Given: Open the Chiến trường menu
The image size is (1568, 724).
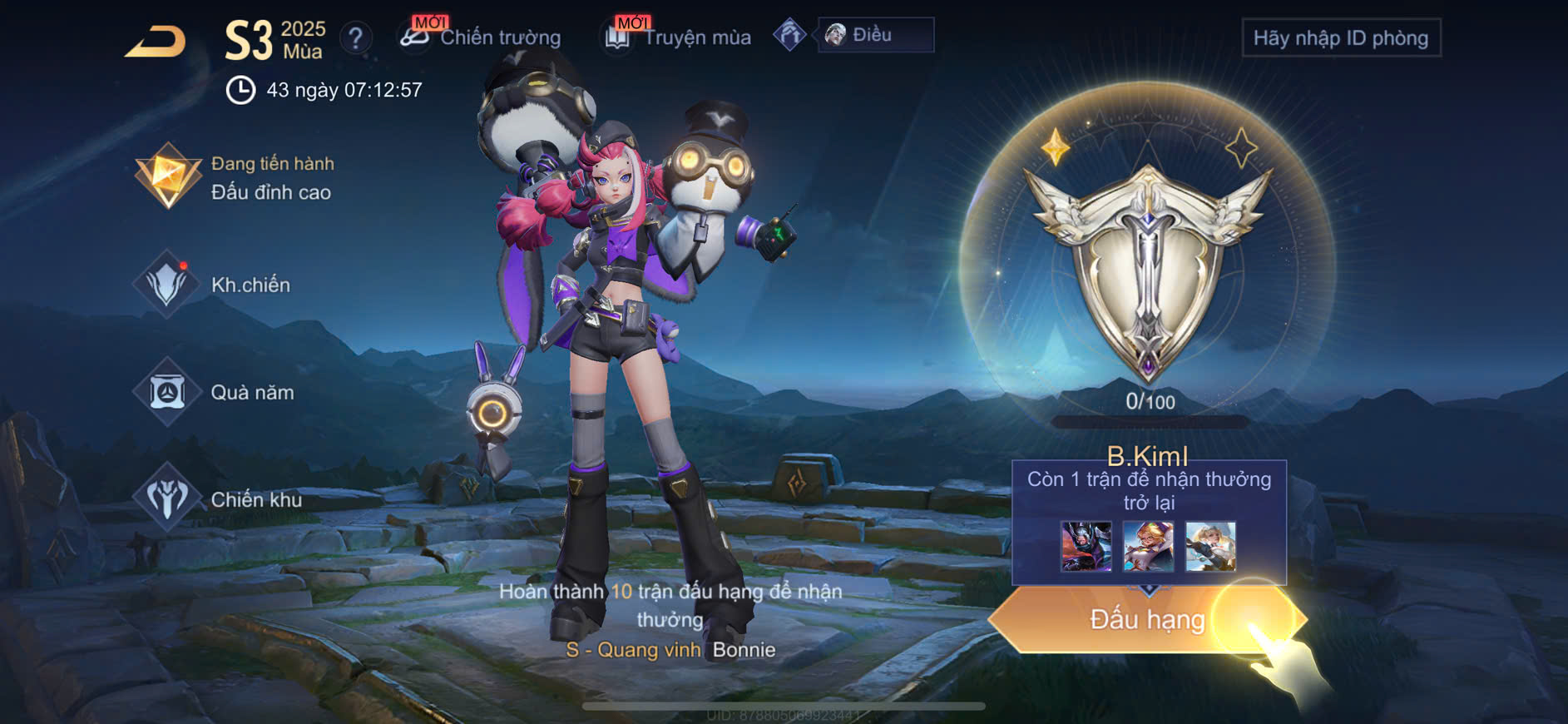Looking at the screenshot, I should tap(481, 37).
